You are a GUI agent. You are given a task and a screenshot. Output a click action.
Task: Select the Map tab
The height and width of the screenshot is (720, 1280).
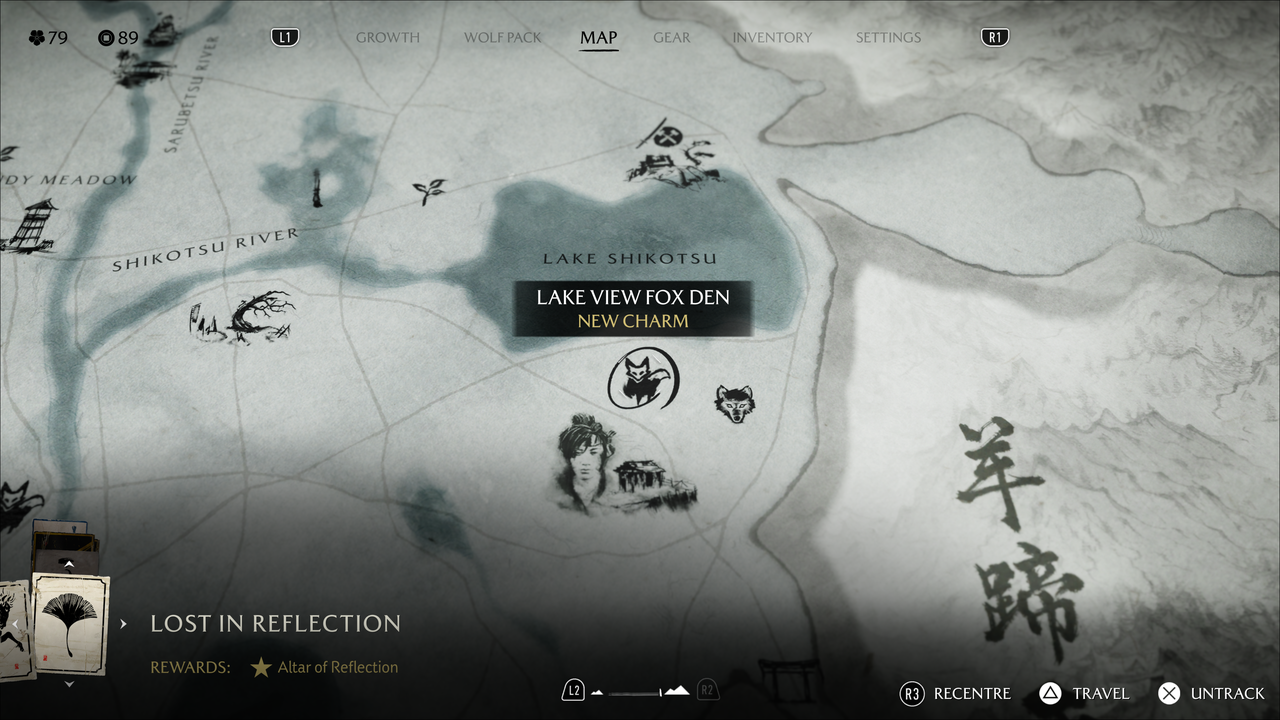pyautogui.click(x=599, y=38)
